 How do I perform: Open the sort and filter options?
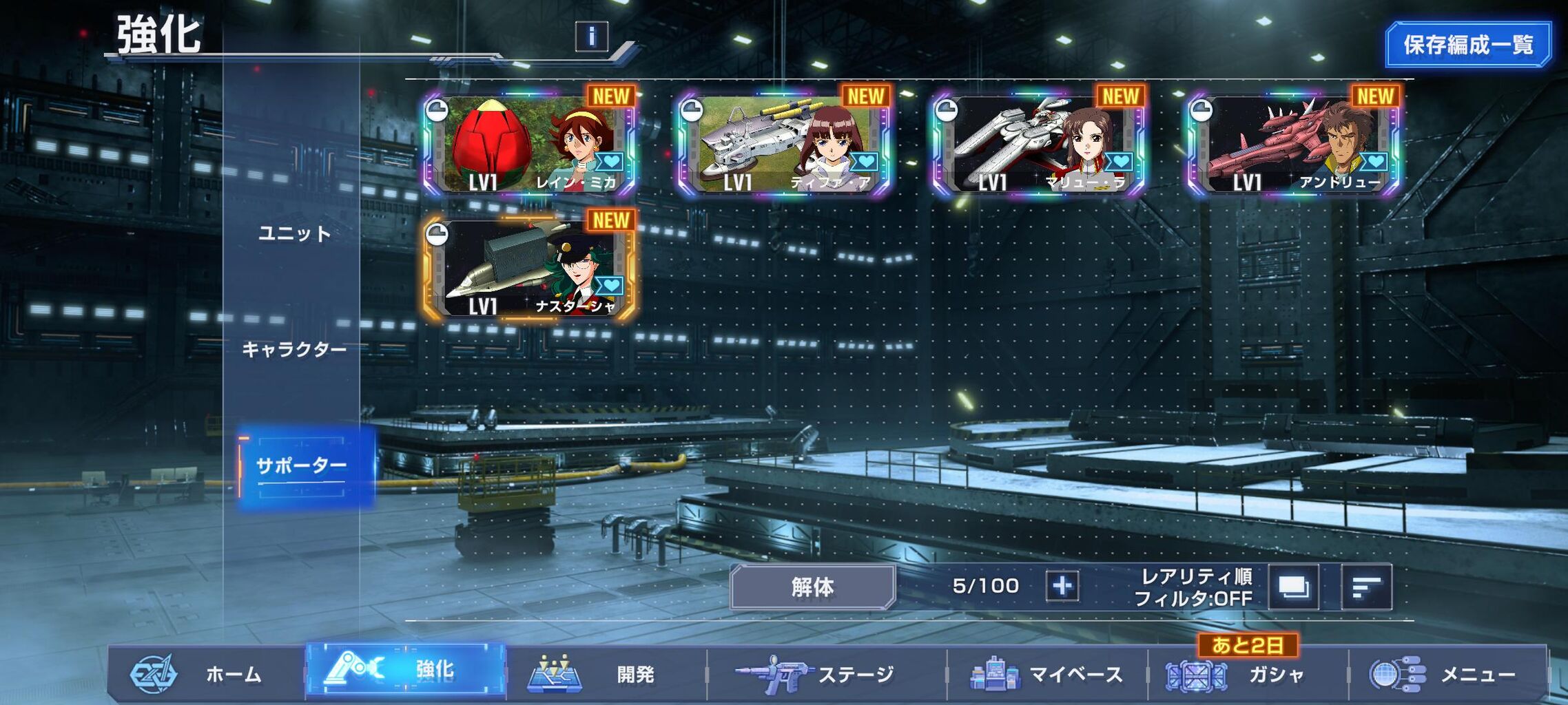[1366, 587]
